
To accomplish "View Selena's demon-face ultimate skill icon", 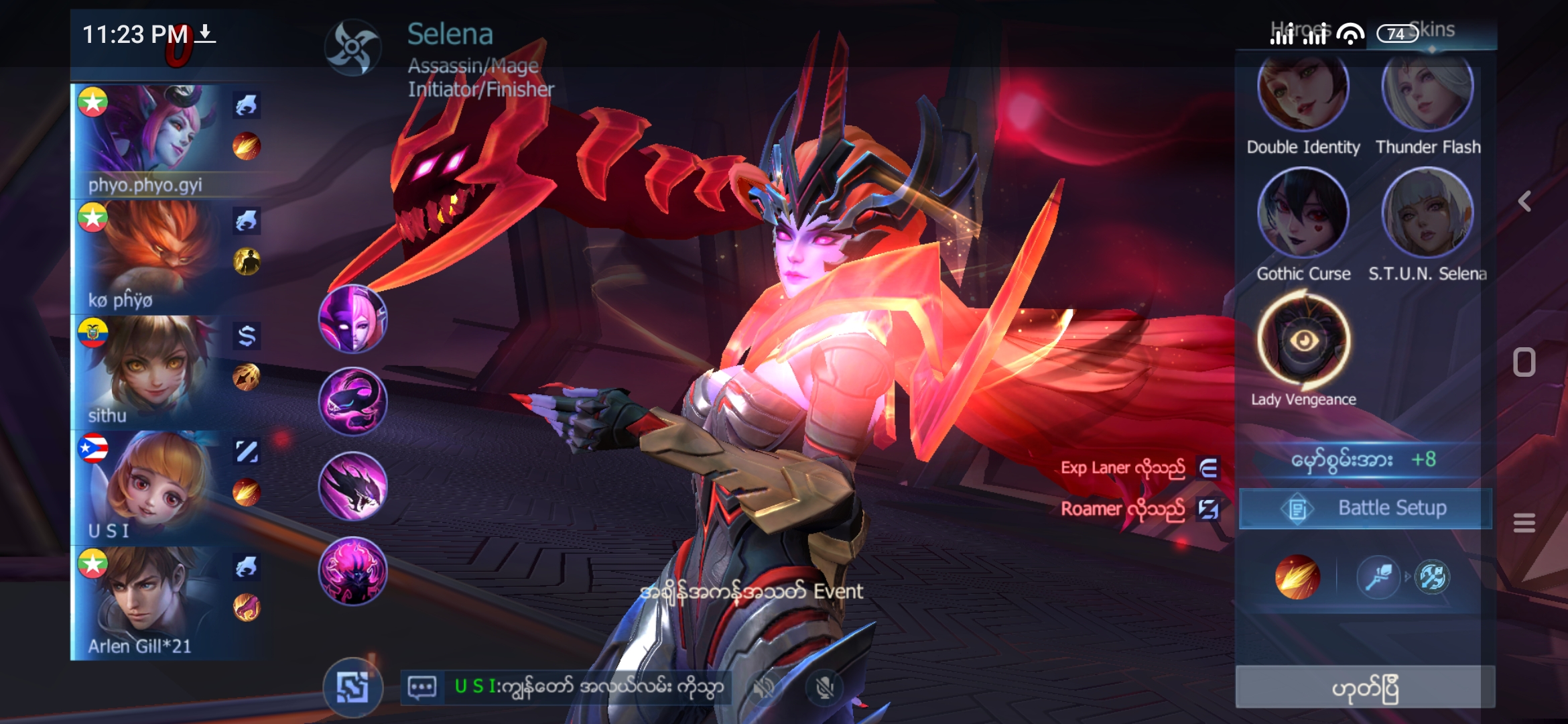I will (352, 571).
